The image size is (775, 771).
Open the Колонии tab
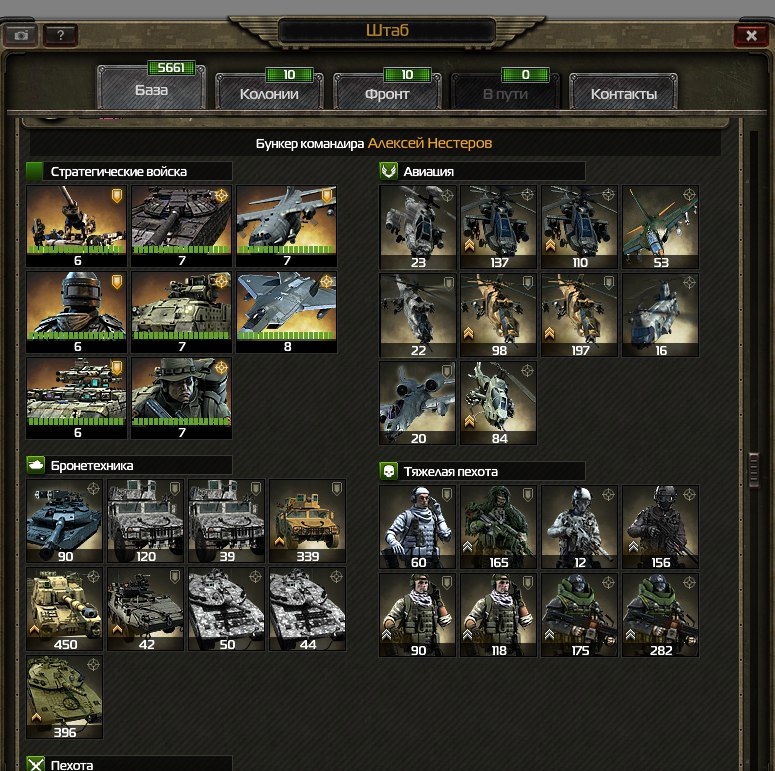tap(269, 94)
